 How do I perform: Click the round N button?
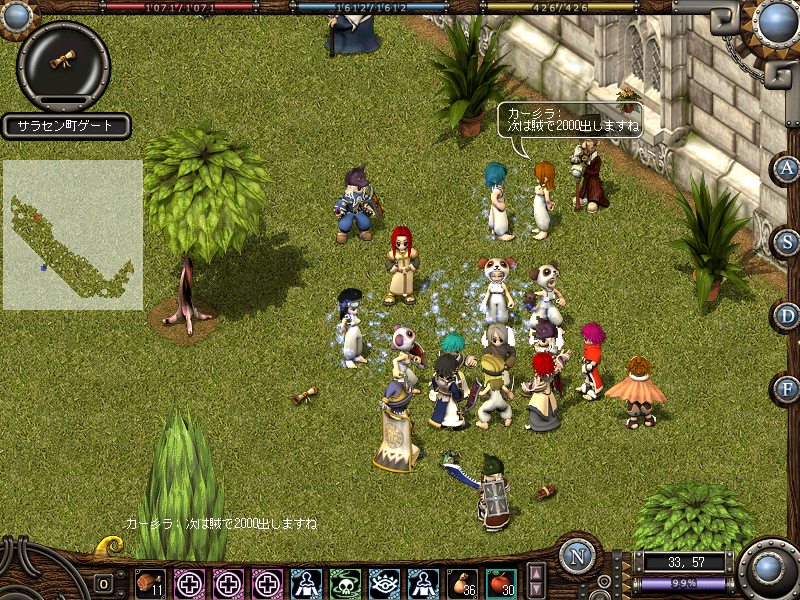point(577,556)
